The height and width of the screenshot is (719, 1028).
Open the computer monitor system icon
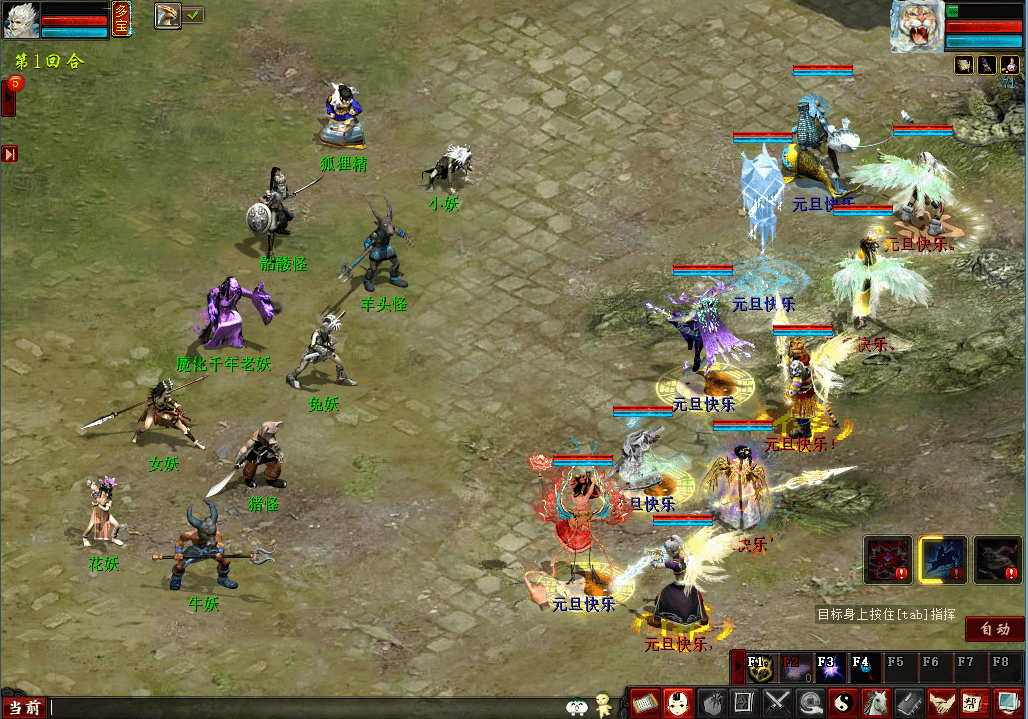point(1007,703)
